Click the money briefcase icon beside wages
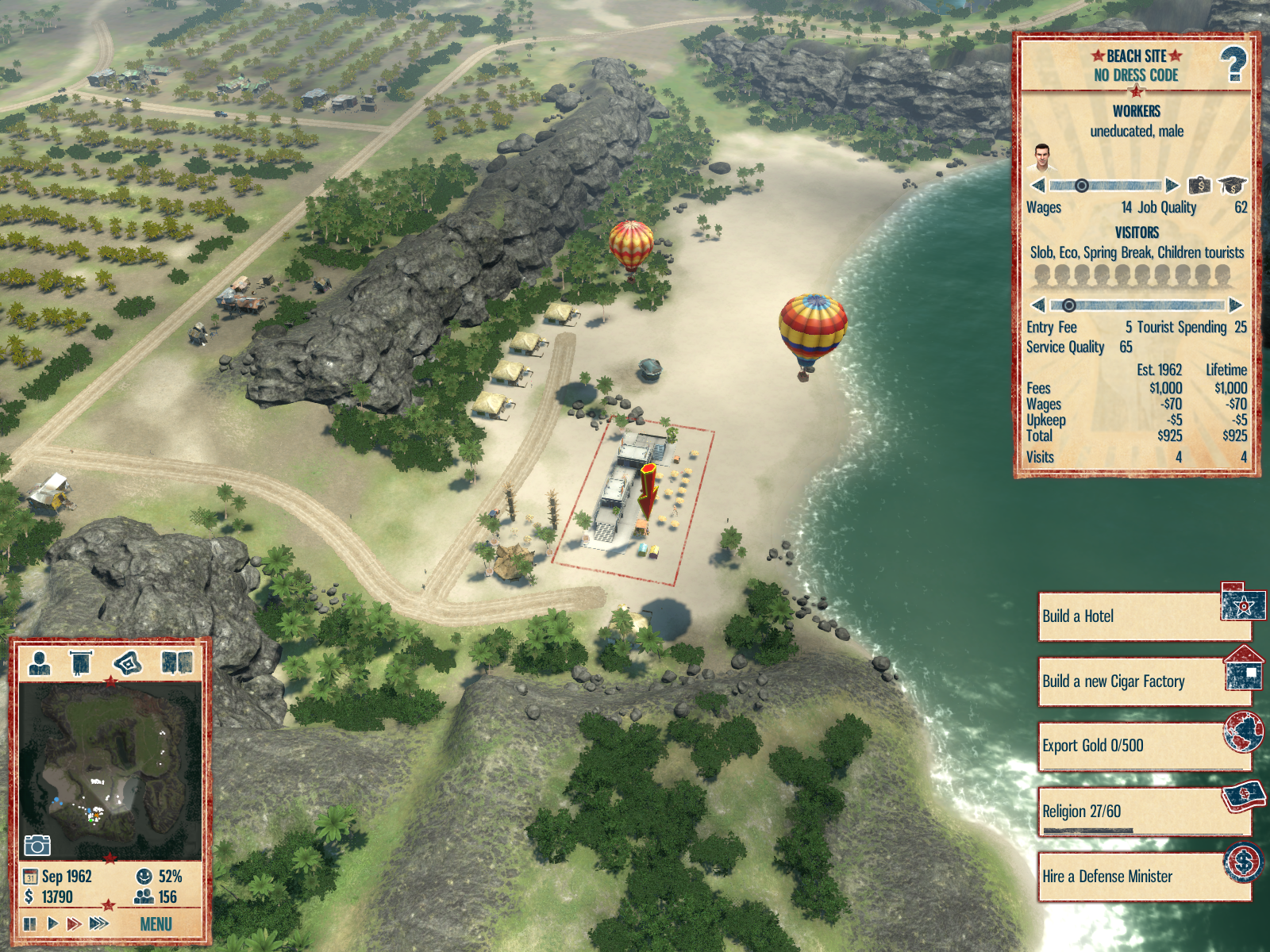 click(1199, 186)
